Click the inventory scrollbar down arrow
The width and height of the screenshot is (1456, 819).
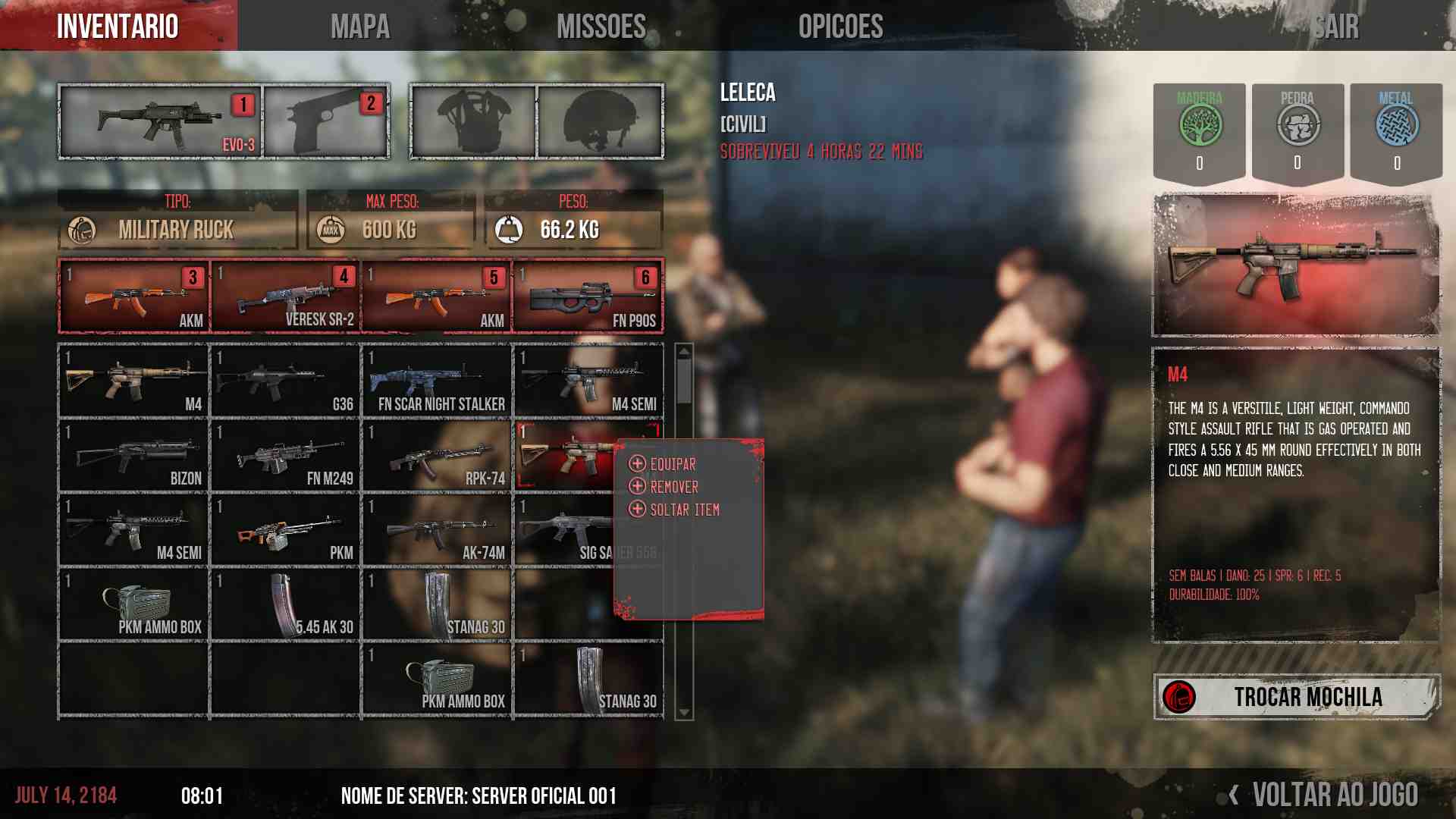click(684, 712)
